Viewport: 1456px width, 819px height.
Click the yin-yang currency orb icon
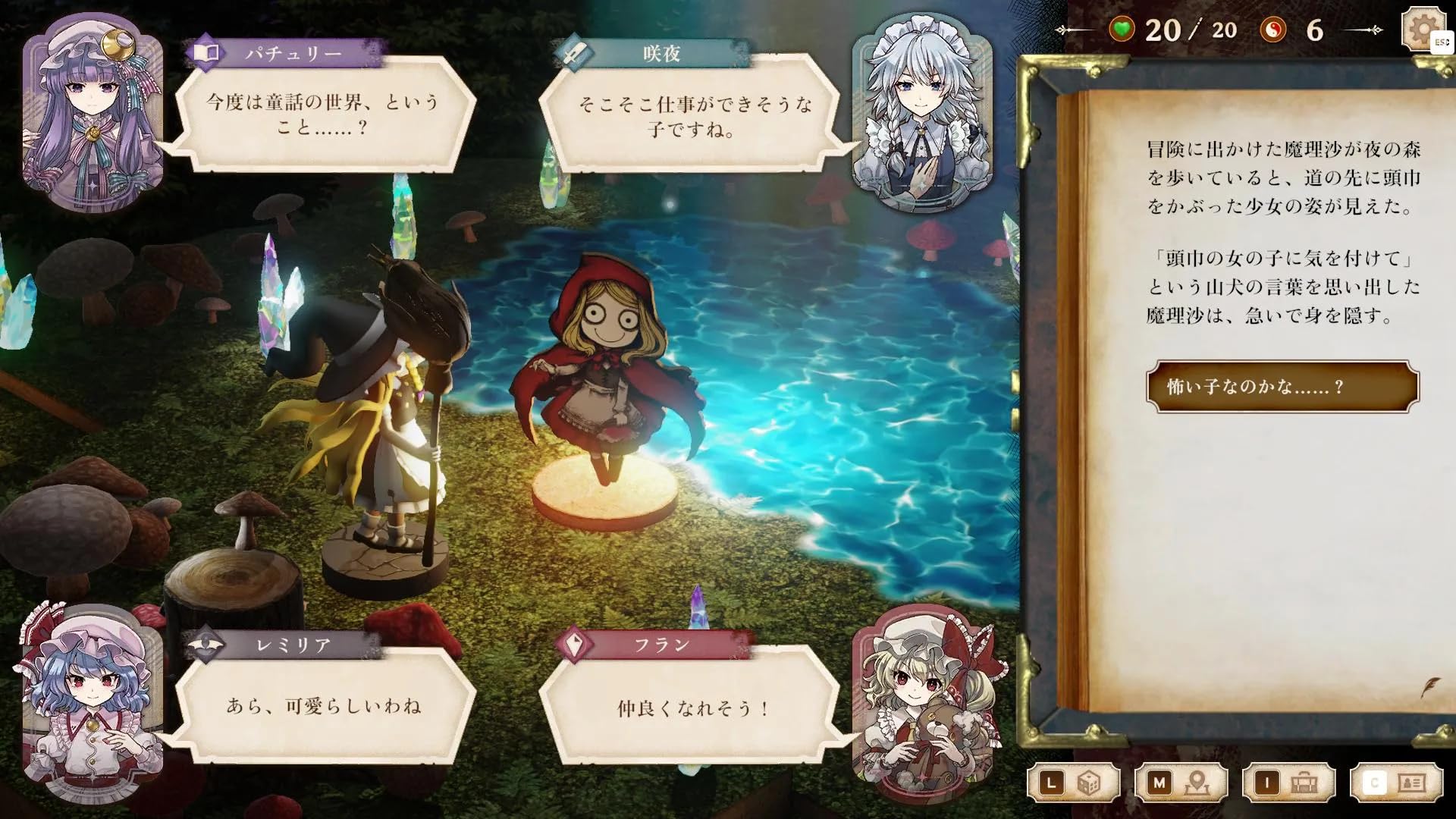pos(1274,29)
